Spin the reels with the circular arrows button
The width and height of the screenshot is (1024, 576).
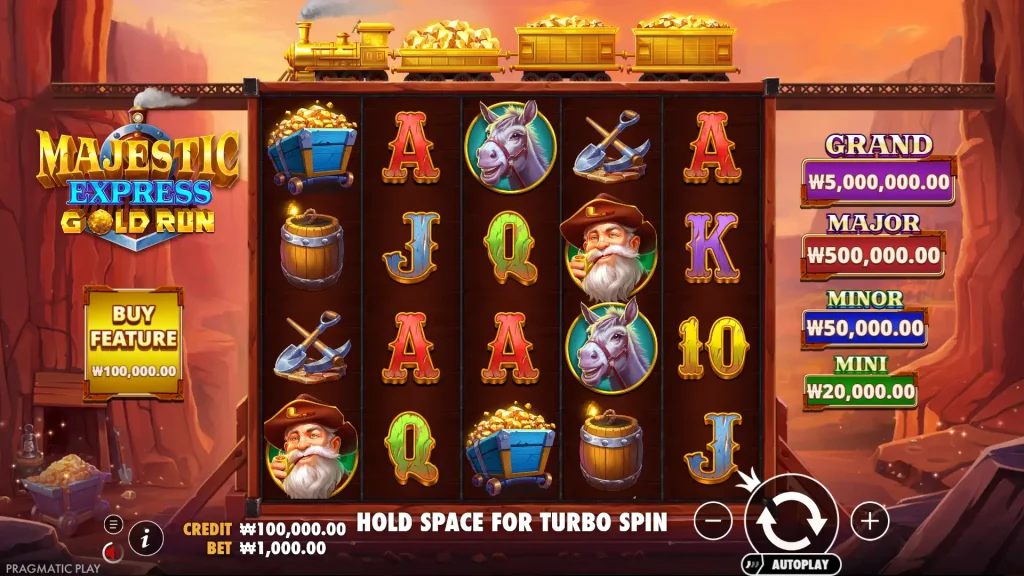[x=791, y=520]
